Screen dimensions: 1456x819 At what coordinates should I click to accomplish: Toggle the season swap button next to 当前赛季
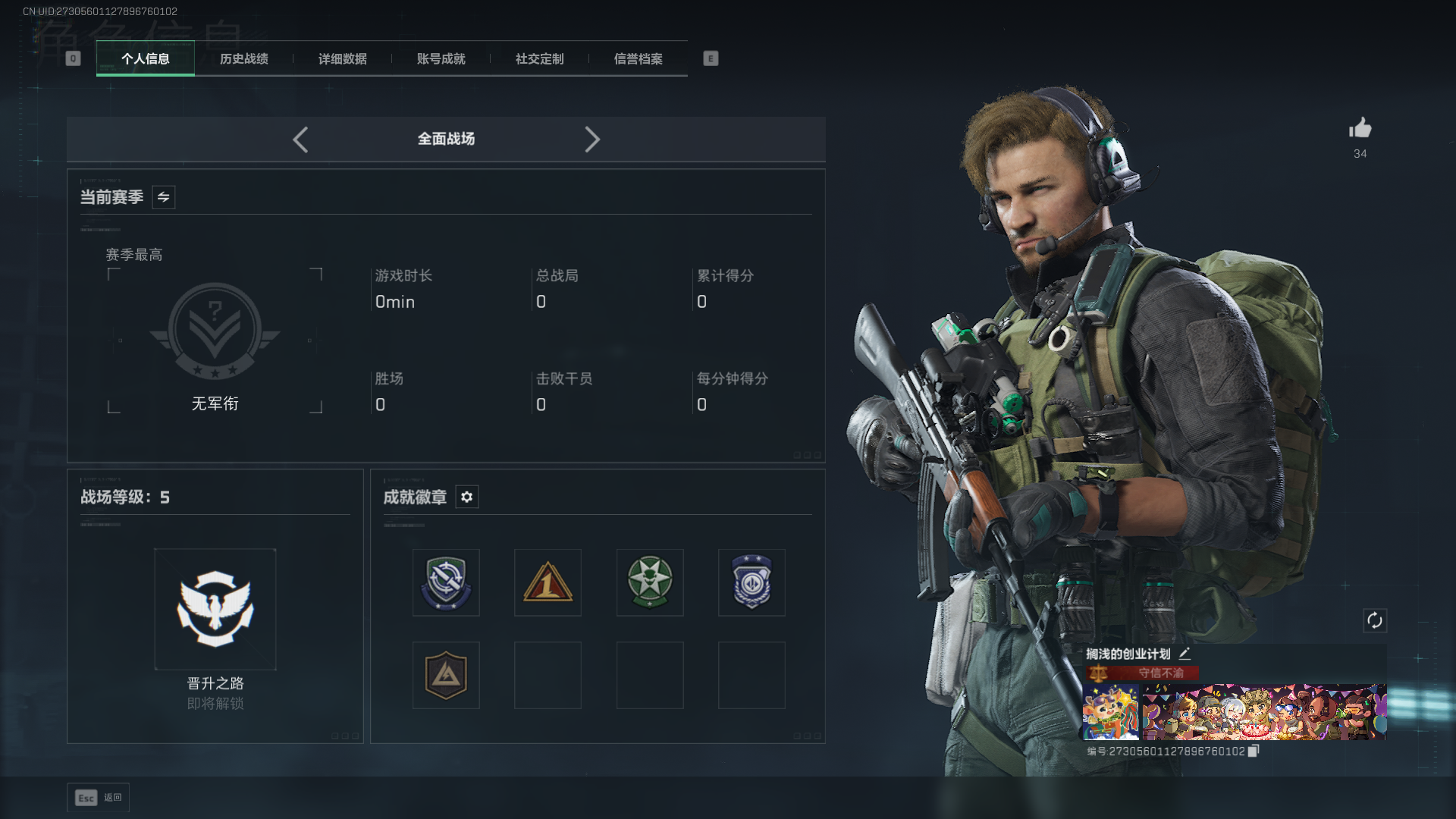pos(164,197)
